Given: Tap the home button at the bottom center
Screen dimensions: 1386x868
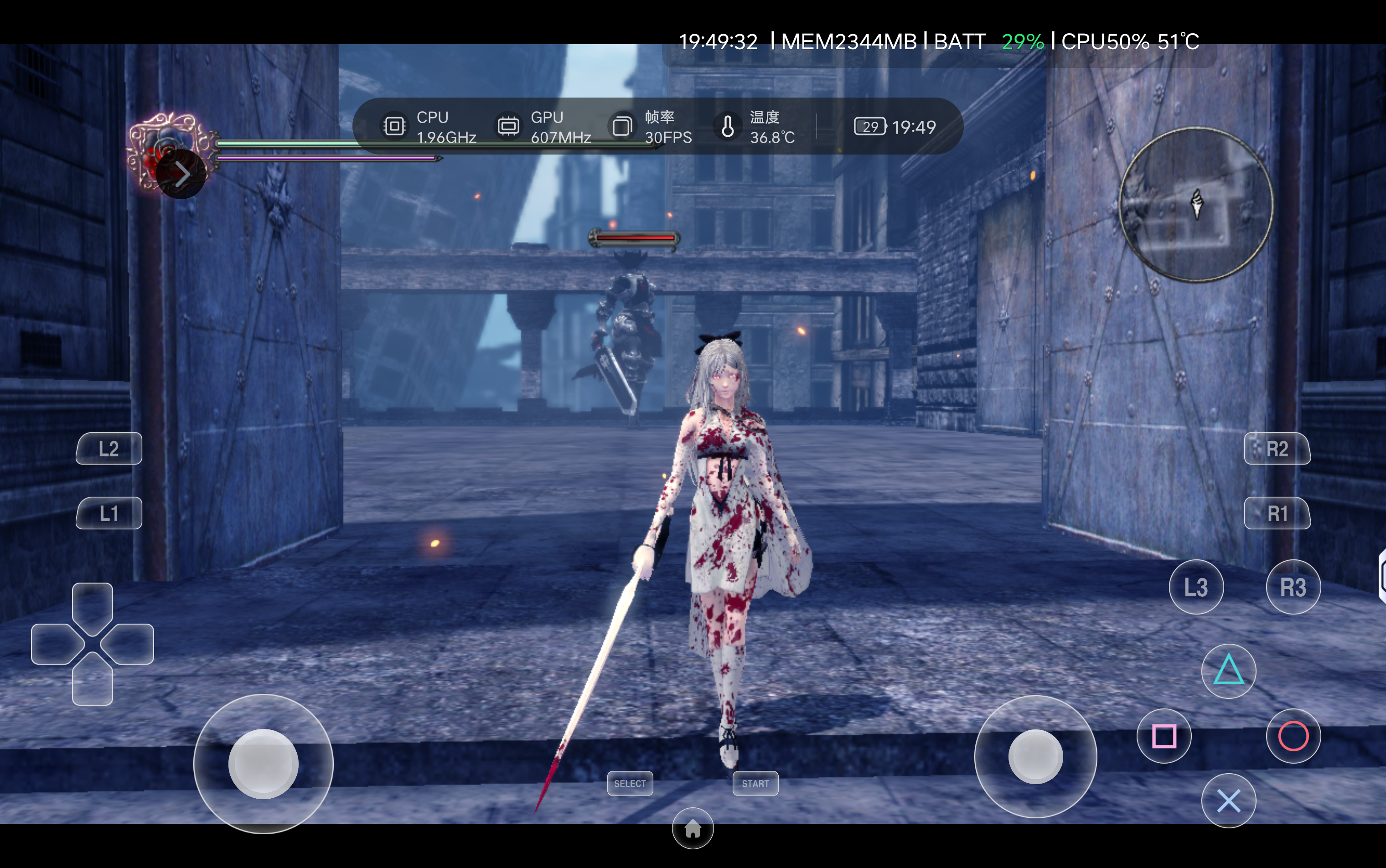Looking at the screenshot, I should [x=693, y=829].
